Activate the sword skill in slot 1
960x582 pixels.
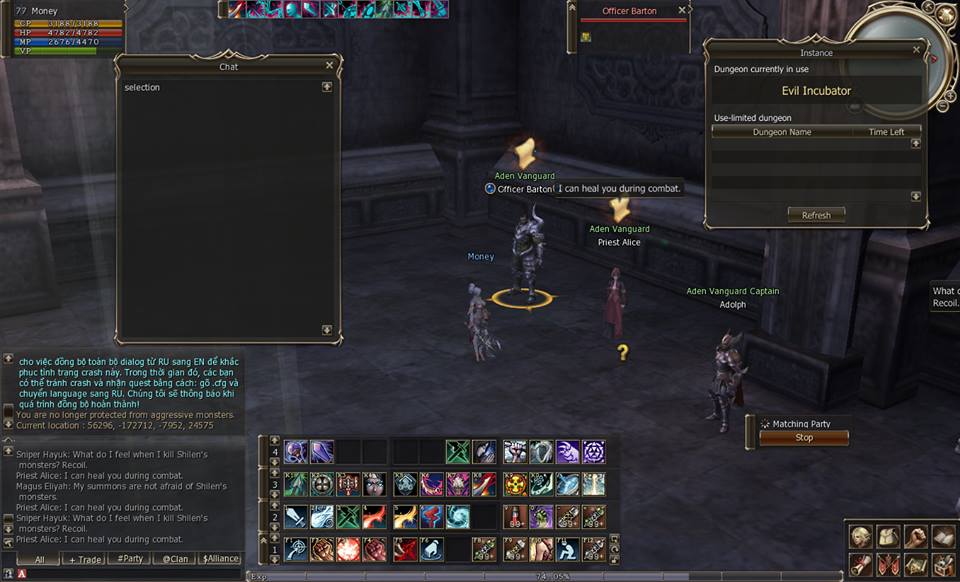coord(296,516)
